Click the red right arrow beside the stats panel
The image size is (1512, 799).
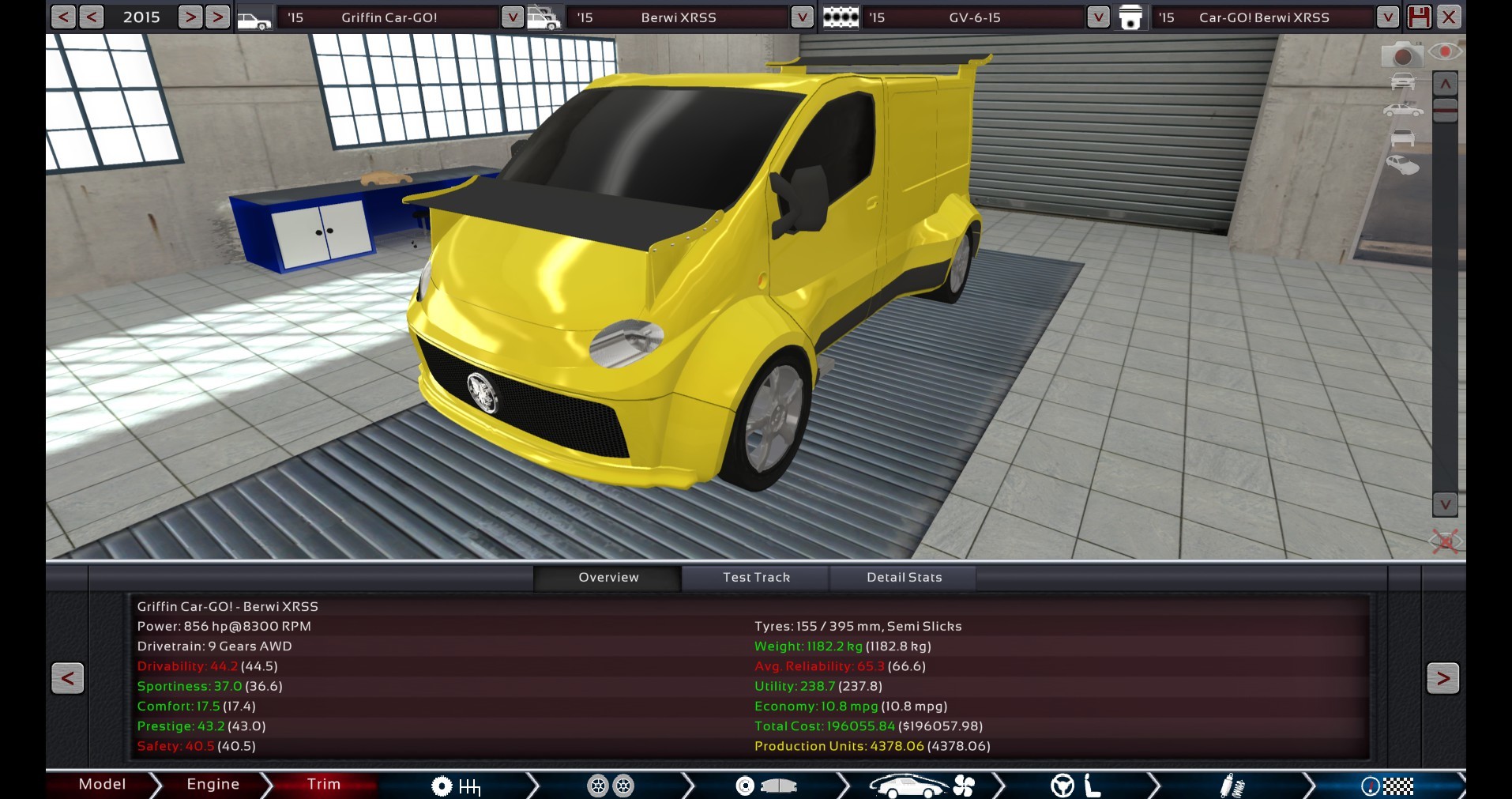tap(1442, 678)
